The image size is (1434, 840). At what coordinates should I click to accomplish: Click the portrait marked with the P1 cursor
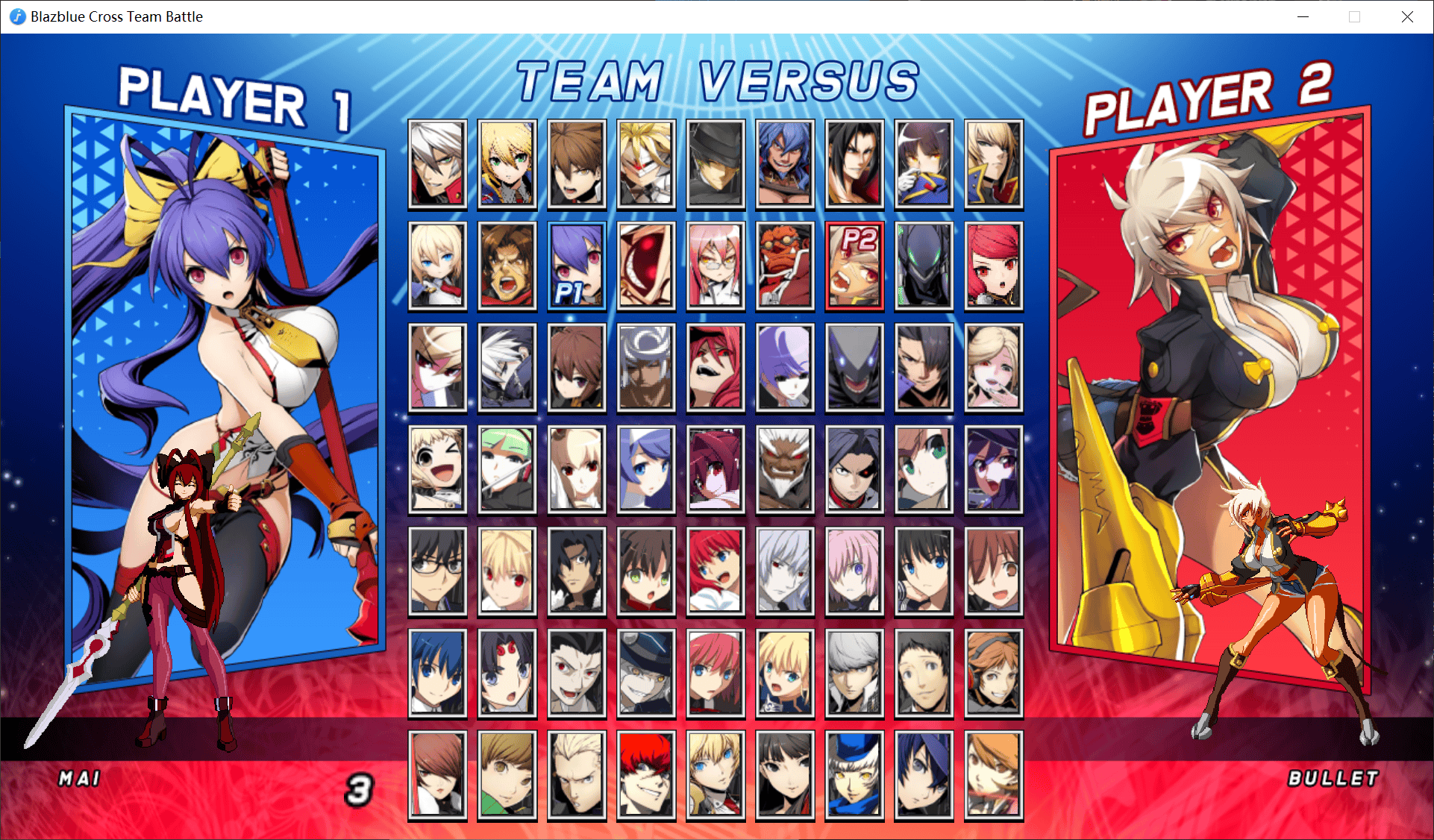(576, 265)
